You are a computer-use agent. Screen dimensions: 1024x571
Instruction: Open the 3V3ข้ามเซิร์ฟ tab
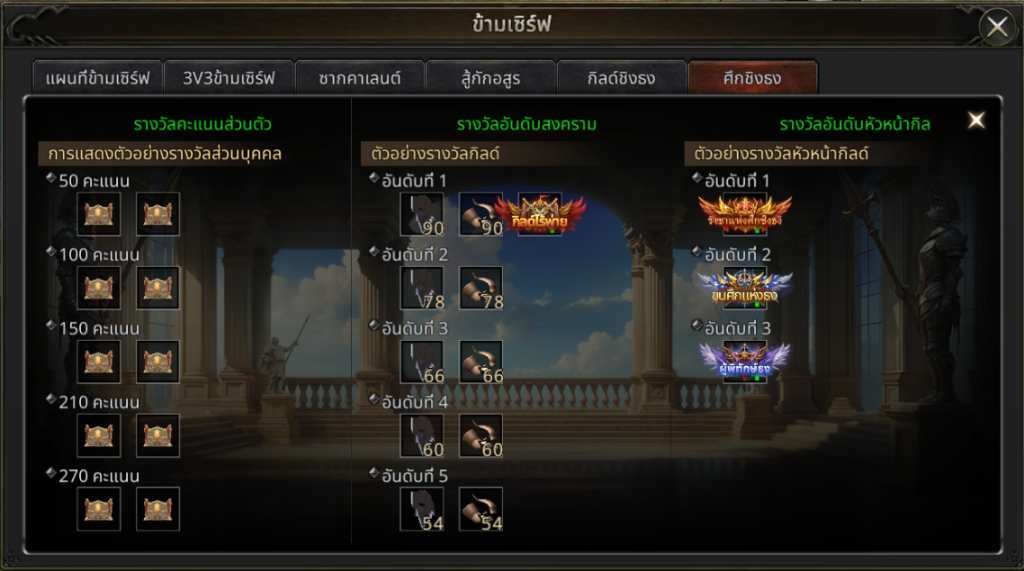(x=228, y=78)
